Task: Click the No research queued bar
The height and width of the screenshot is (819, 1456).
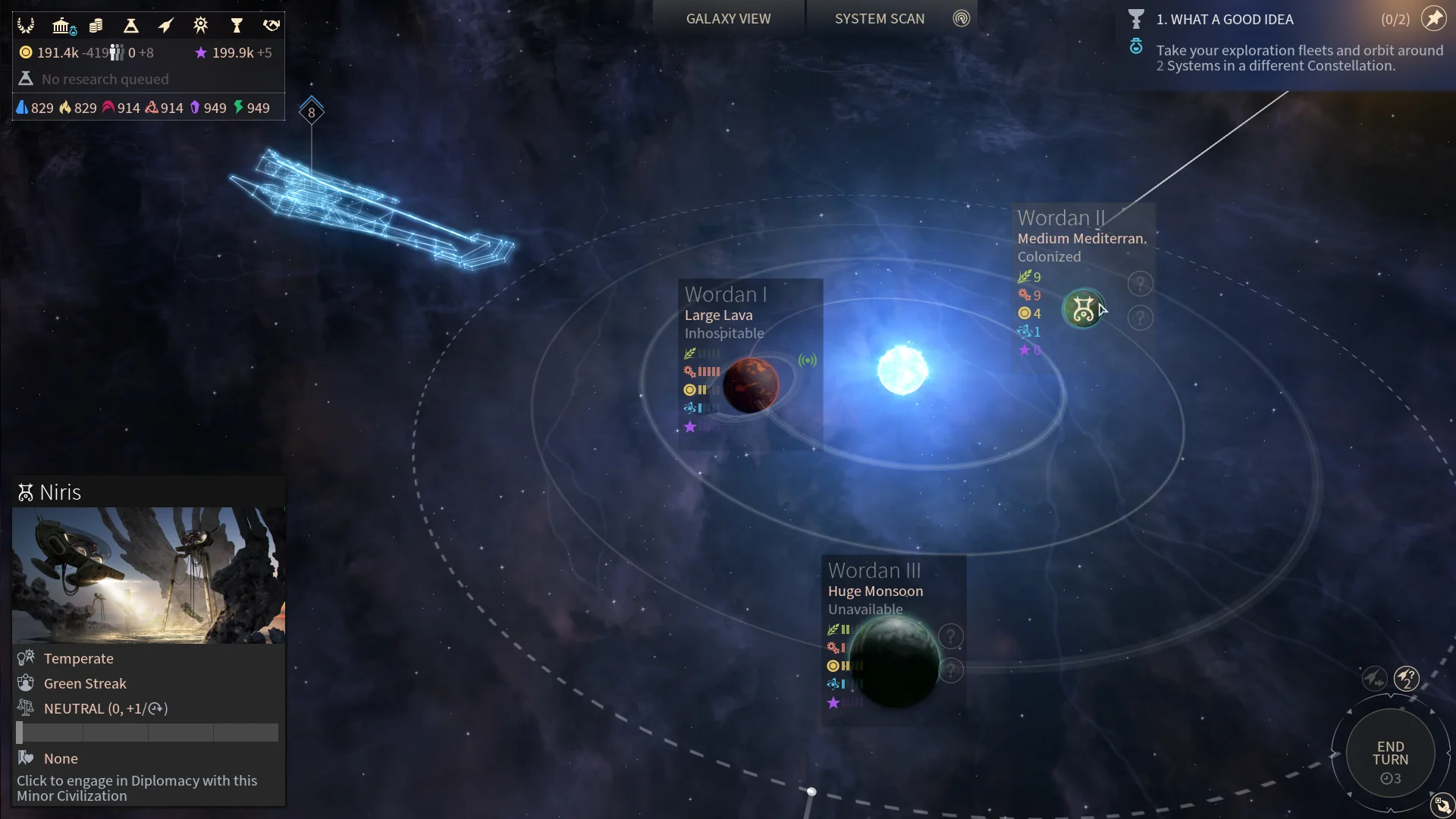Action: click(x=105, y=79)
